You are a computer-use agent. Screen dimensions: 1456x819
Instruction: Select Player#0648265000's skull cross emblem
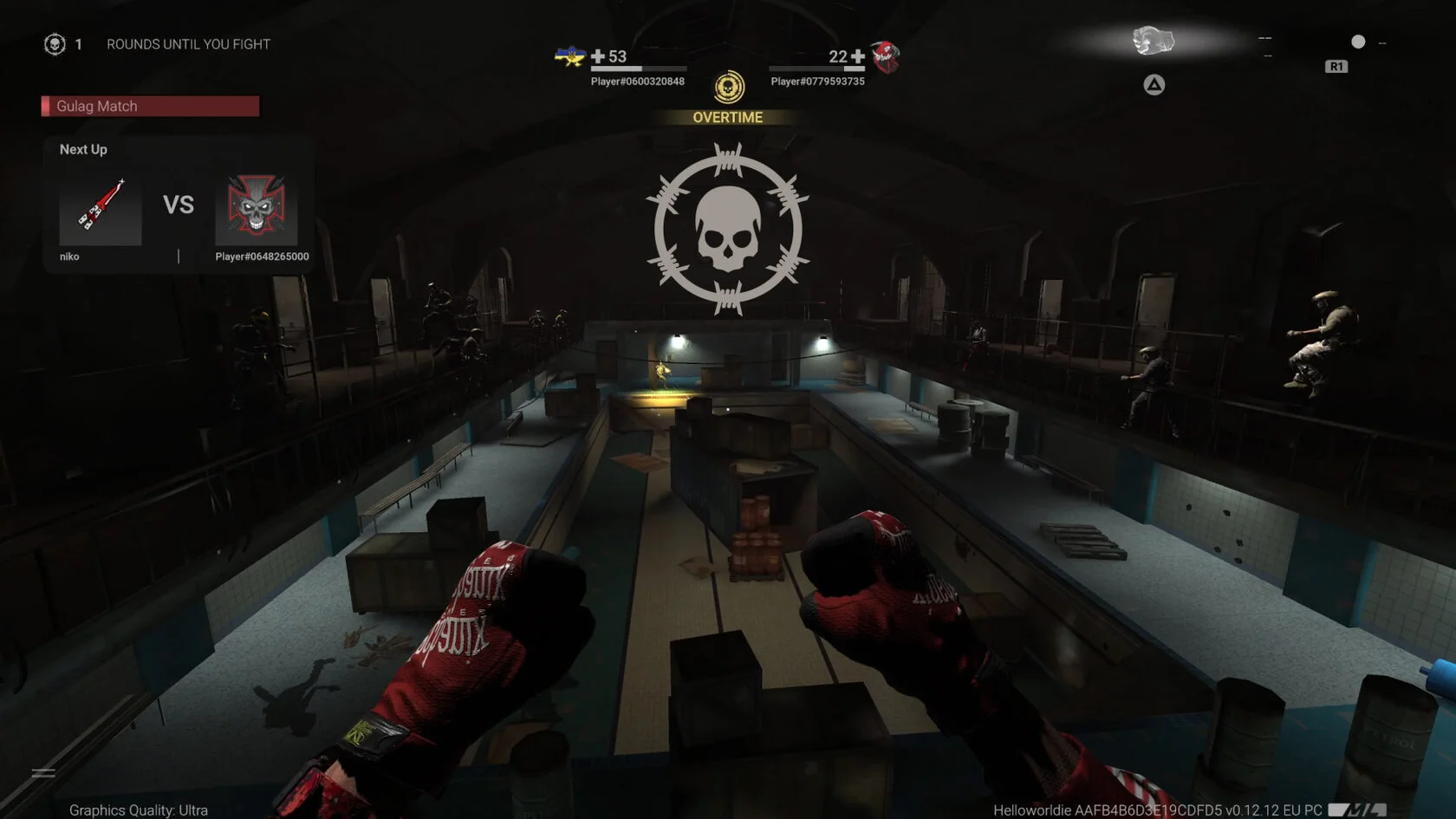click(x=257, y=208)
